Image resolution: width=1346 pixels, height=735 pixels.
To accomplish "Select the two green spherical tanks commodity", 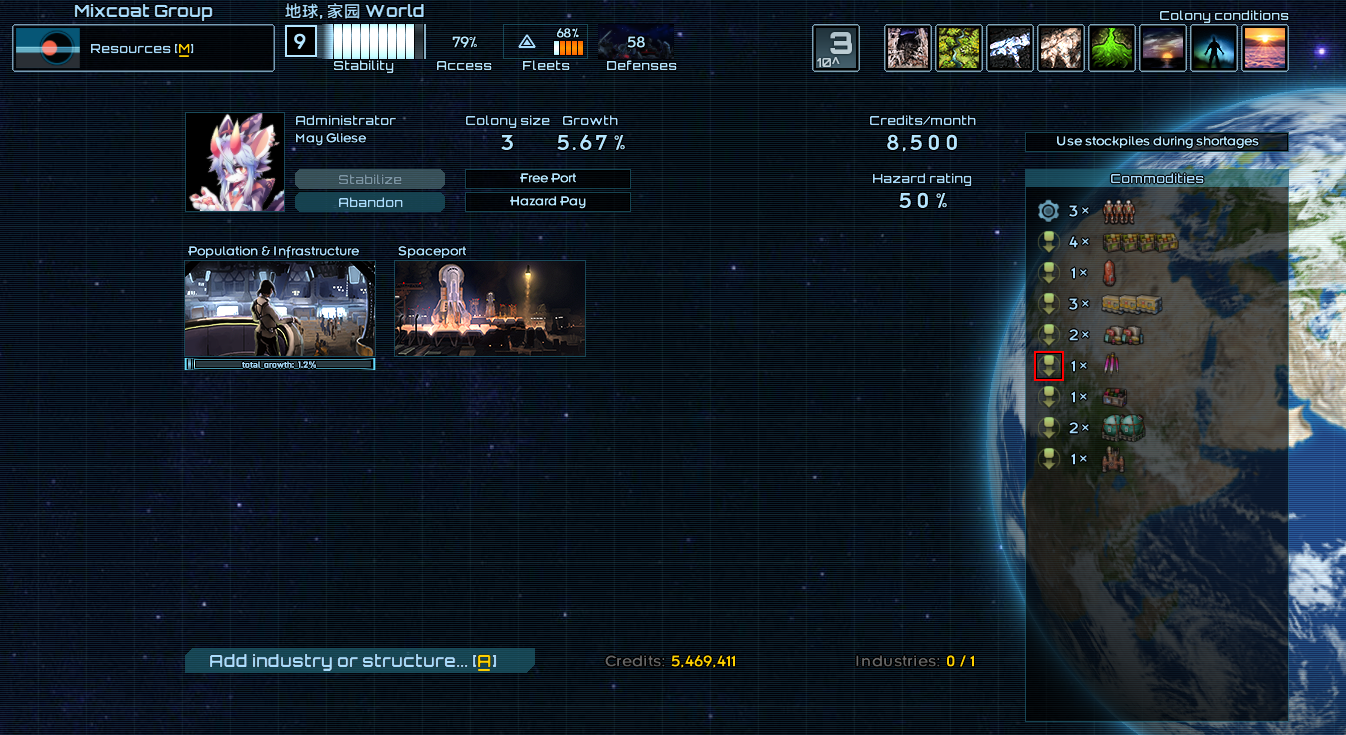I will [x=1123, y=428].
